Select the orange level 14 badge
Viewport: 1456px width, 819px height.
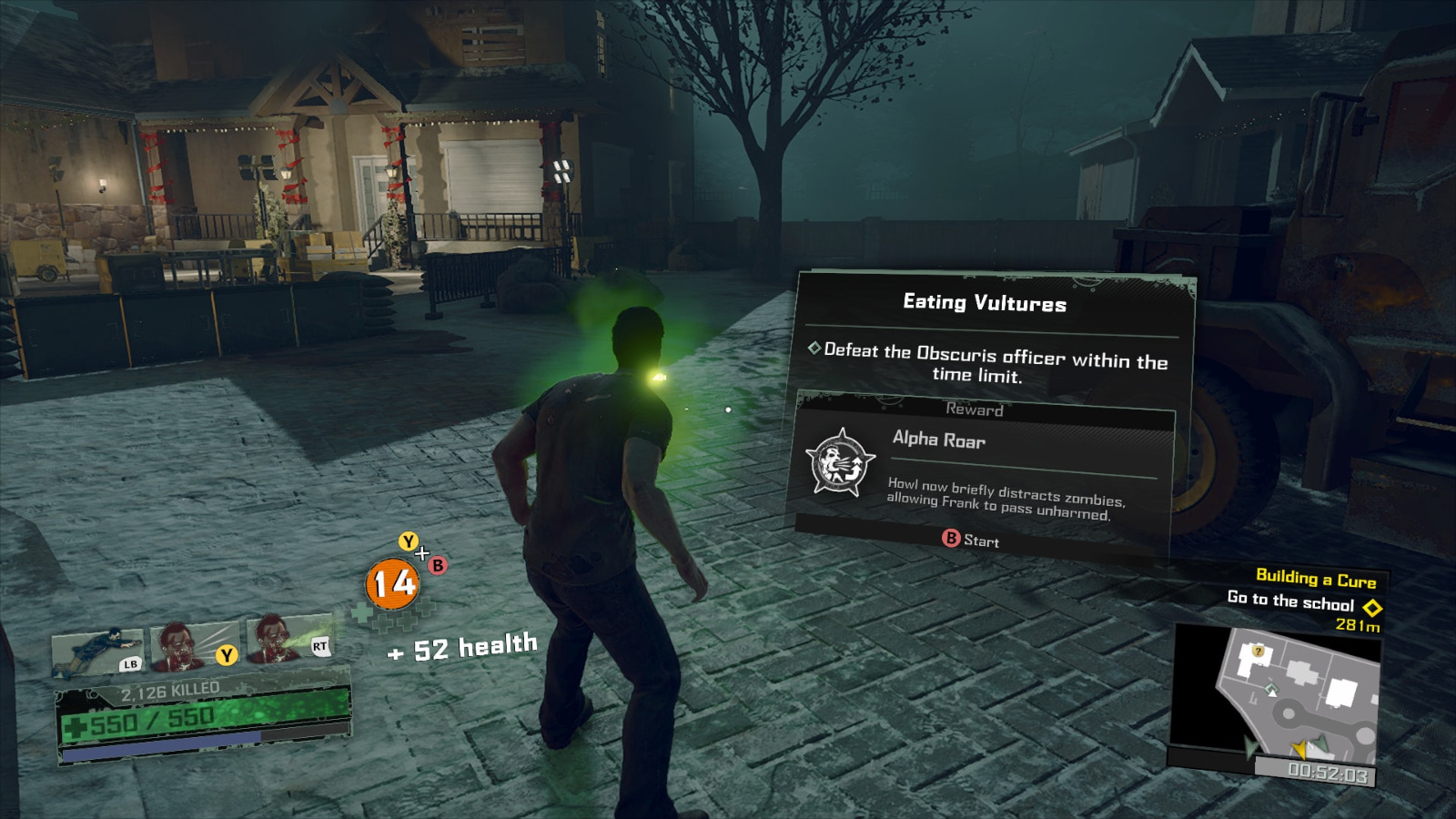point(391,582)
